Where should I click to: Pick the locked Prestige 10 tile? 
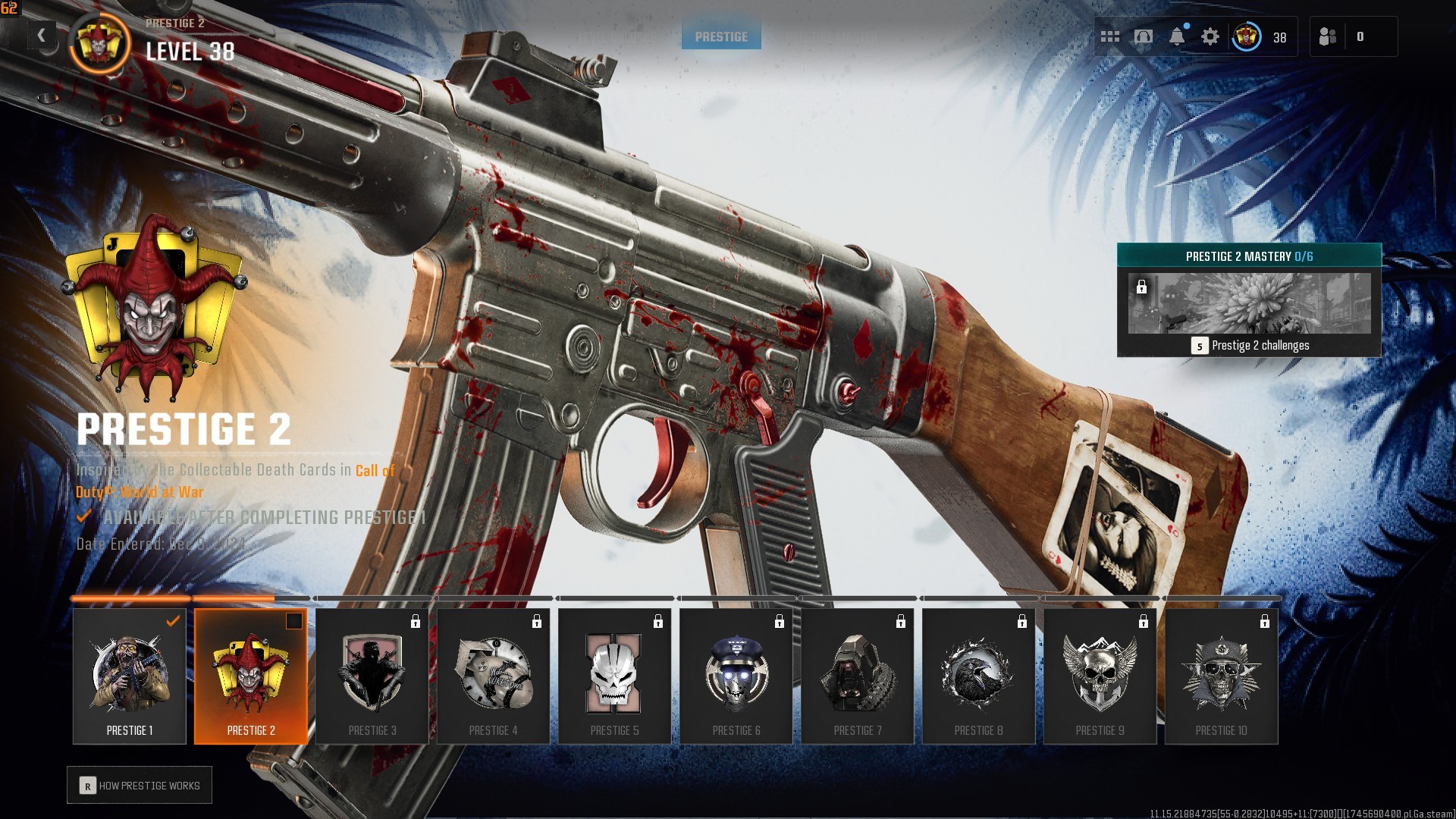tap(1222, 676)
